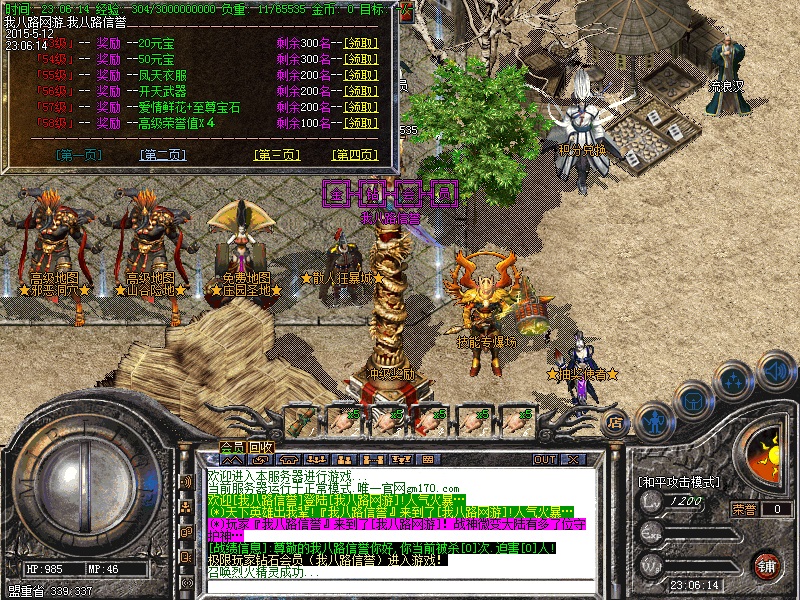This screenshot has height=600, width=800.
Task: Go to 第一页 of the rewards list
Action: [x=80, y=155]
